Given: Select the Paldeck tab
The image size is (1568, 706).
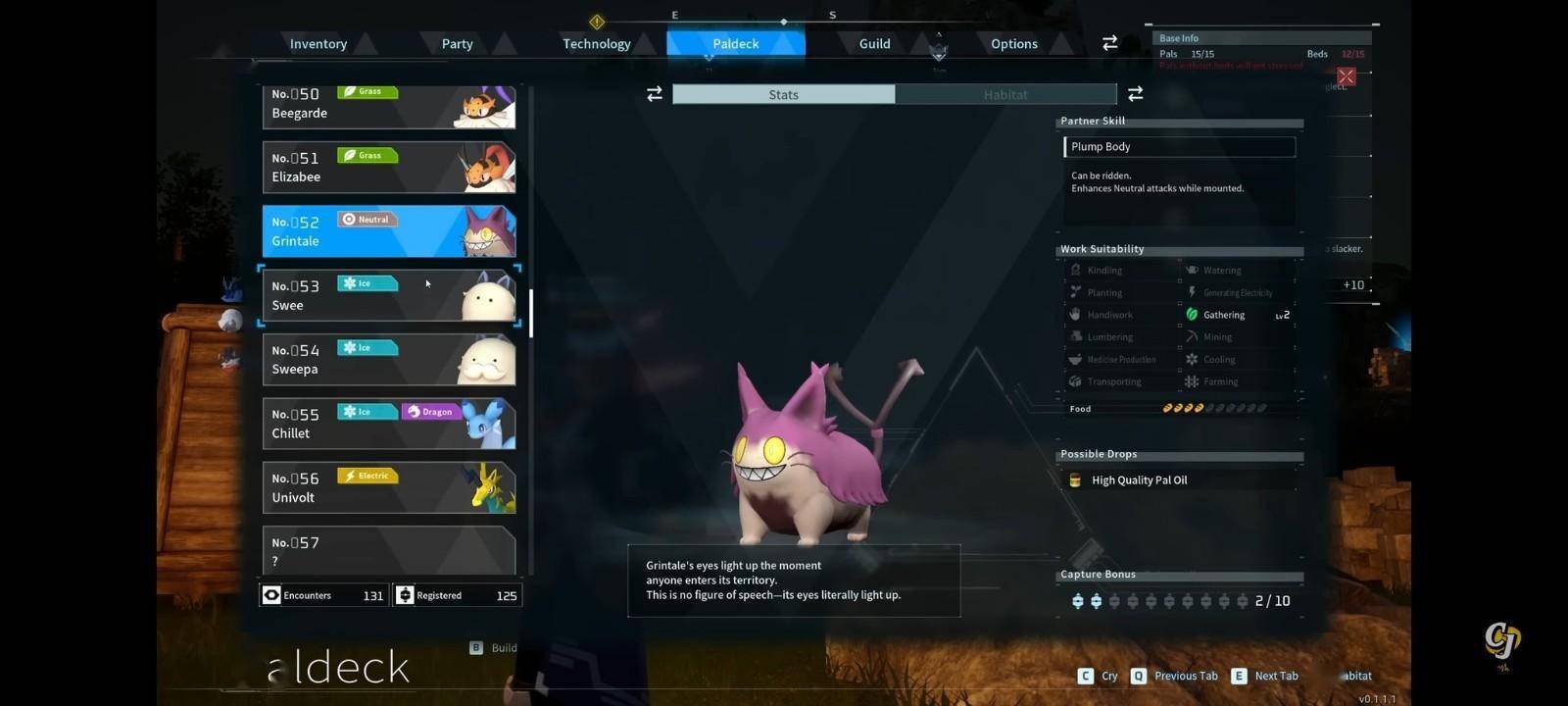Looking at the screenshot, I should (x=735, y=44).
